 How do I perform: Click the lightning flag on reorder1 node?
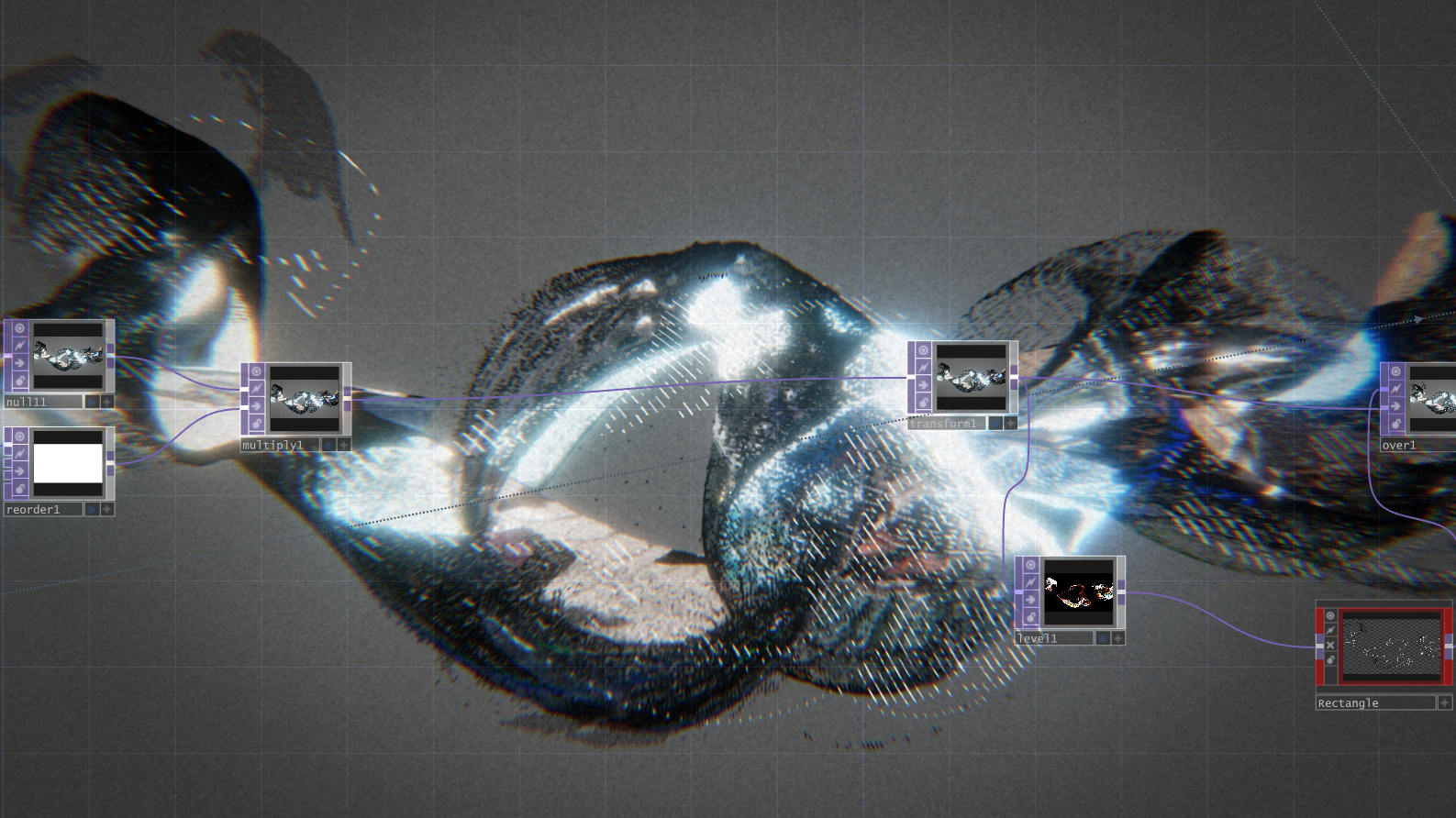(20, 453)
